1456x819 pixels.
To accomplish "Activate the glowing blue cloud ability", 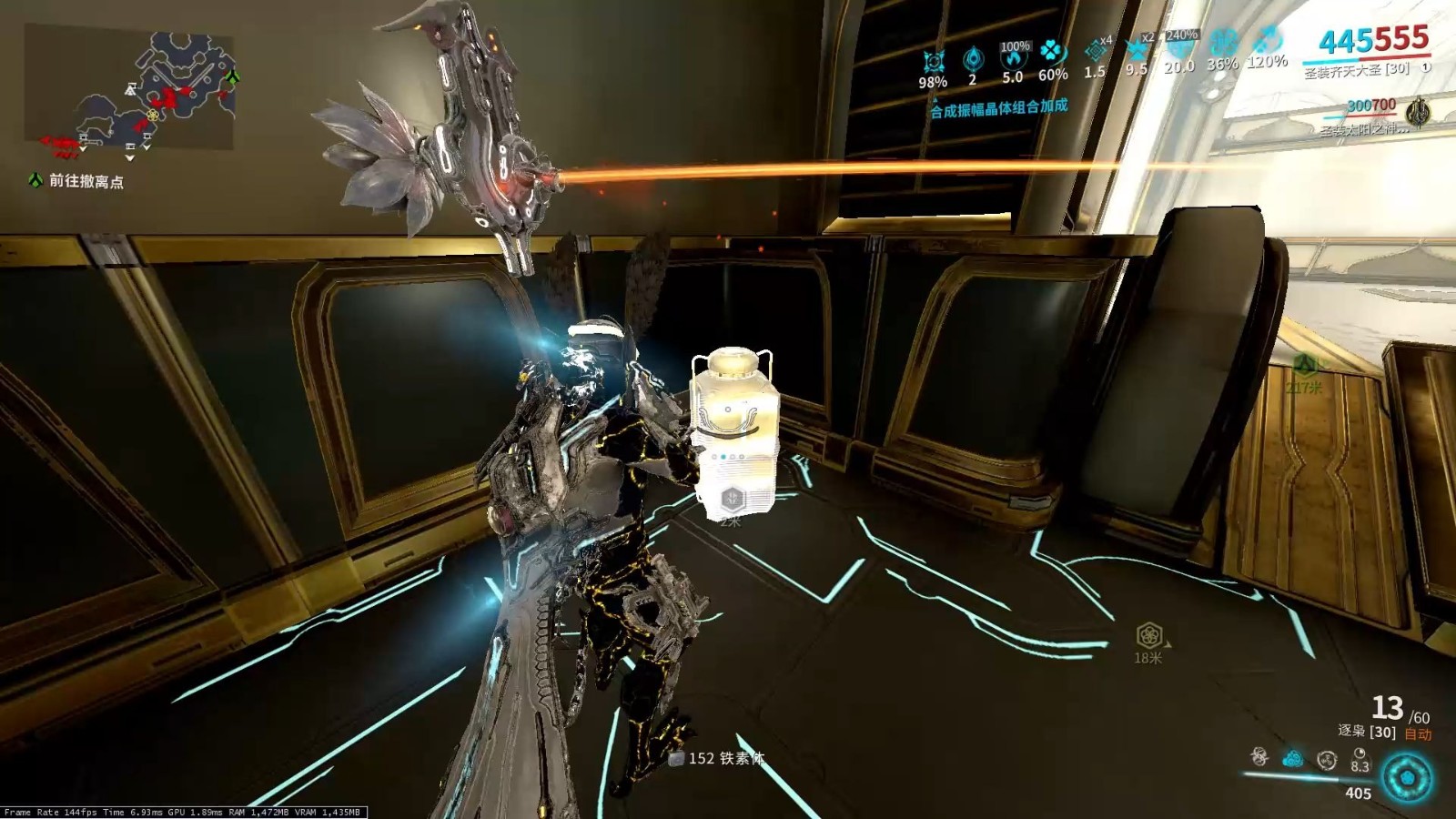I will coord(1292,758).
